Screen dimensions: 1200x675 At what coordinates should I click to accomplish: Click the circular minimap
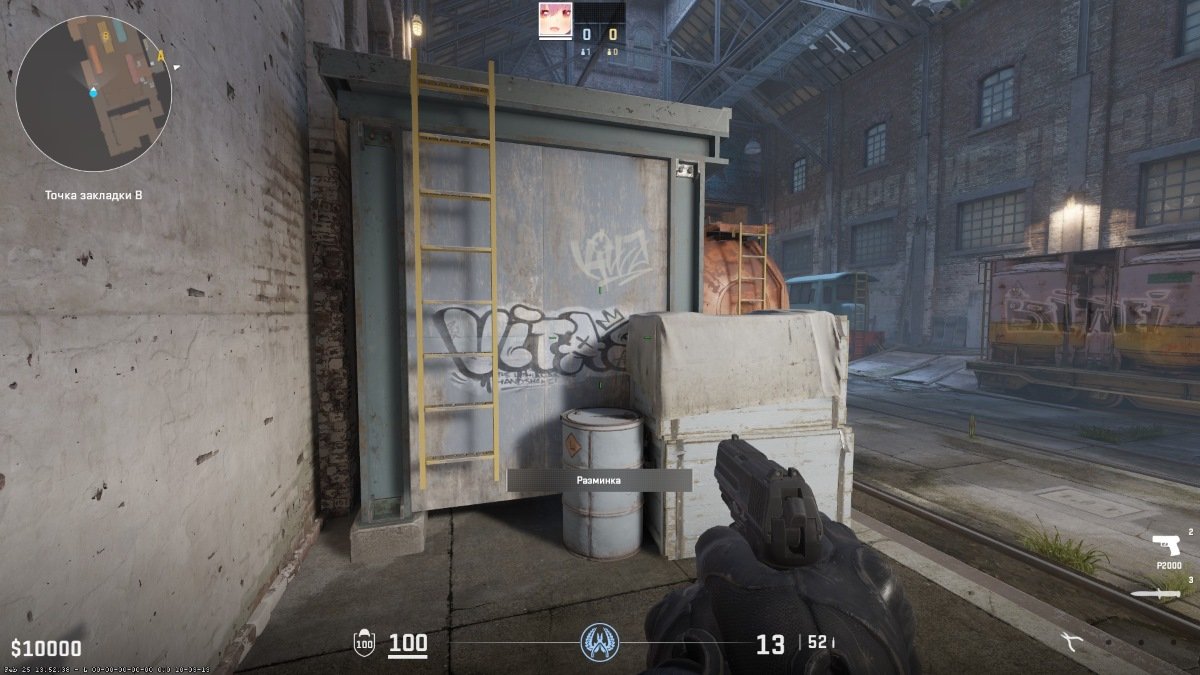(93, 93)
